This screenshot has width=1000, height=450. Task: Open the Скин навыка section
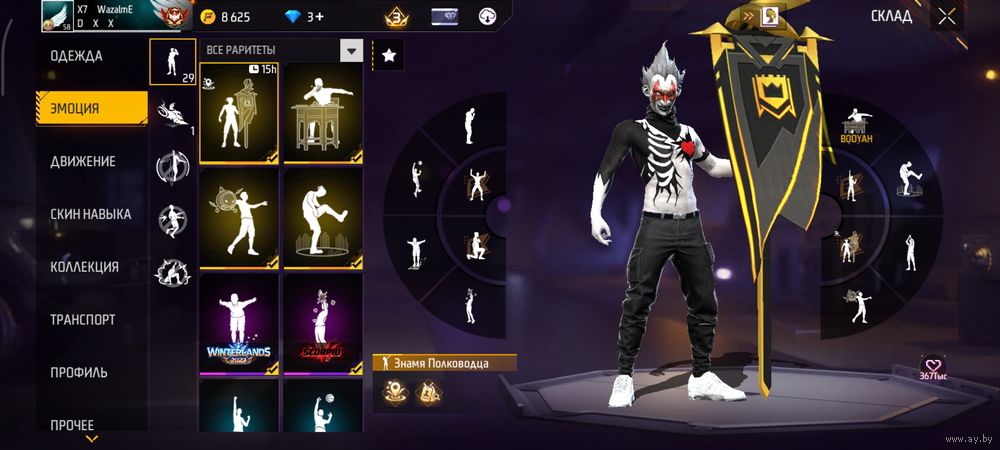(x=91, y=214)
